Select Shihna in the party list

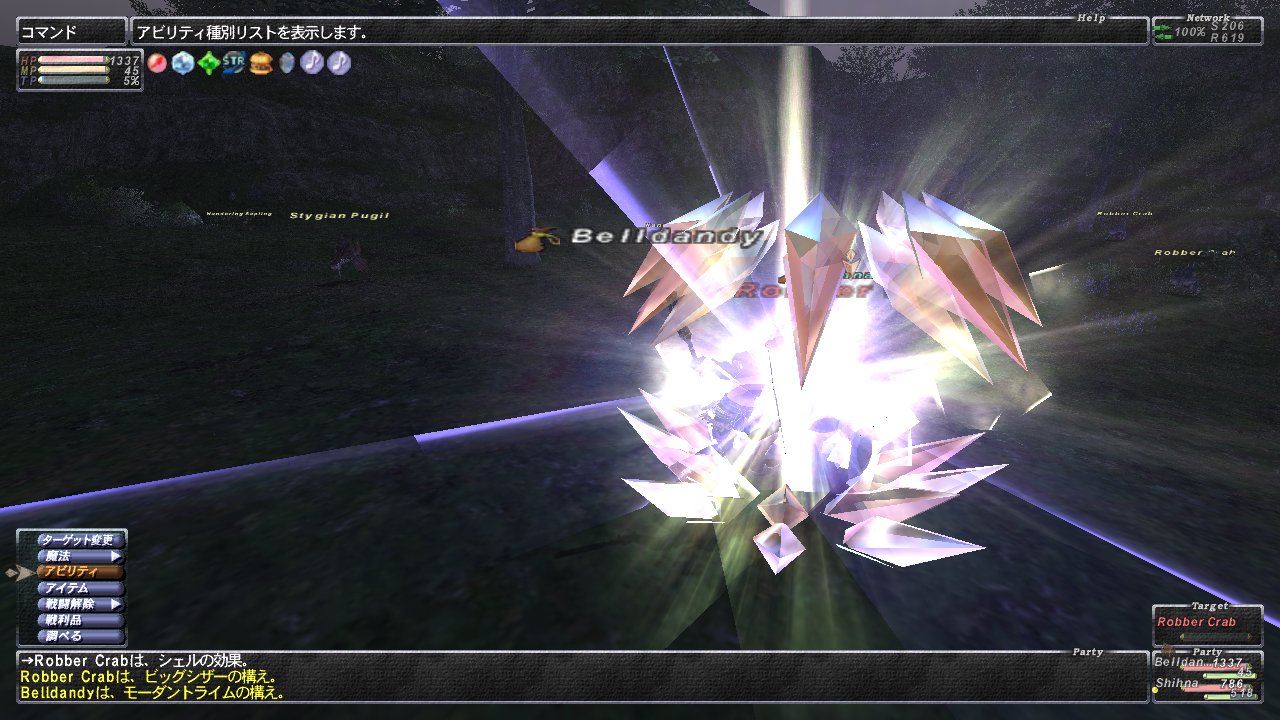(1207, 685)
